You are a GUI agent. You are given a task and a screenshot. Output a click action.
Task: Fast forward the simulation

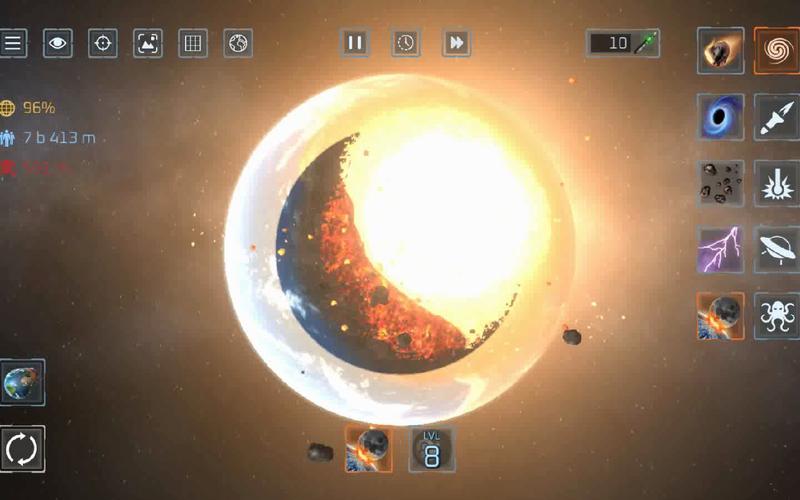(x=456, y=43)
